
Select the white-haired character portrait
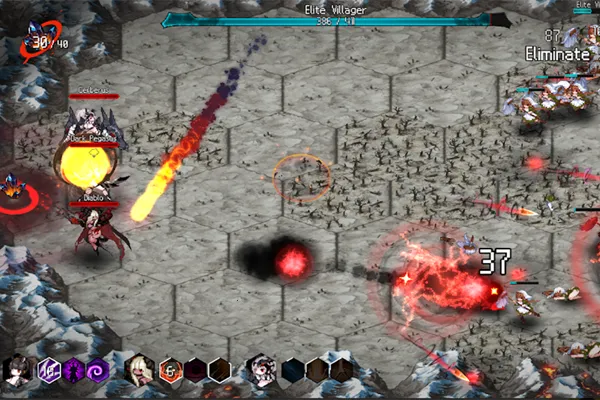click(262, 370)
